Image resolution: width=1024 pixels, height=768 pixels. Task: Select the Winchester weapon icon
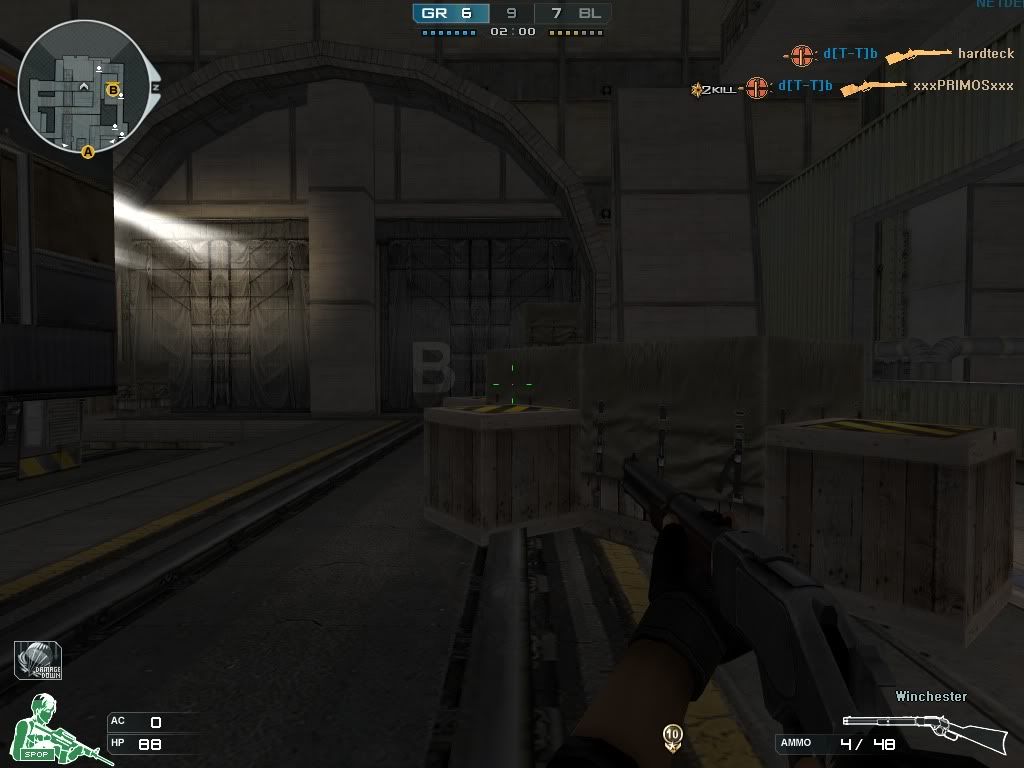[923, 731]
